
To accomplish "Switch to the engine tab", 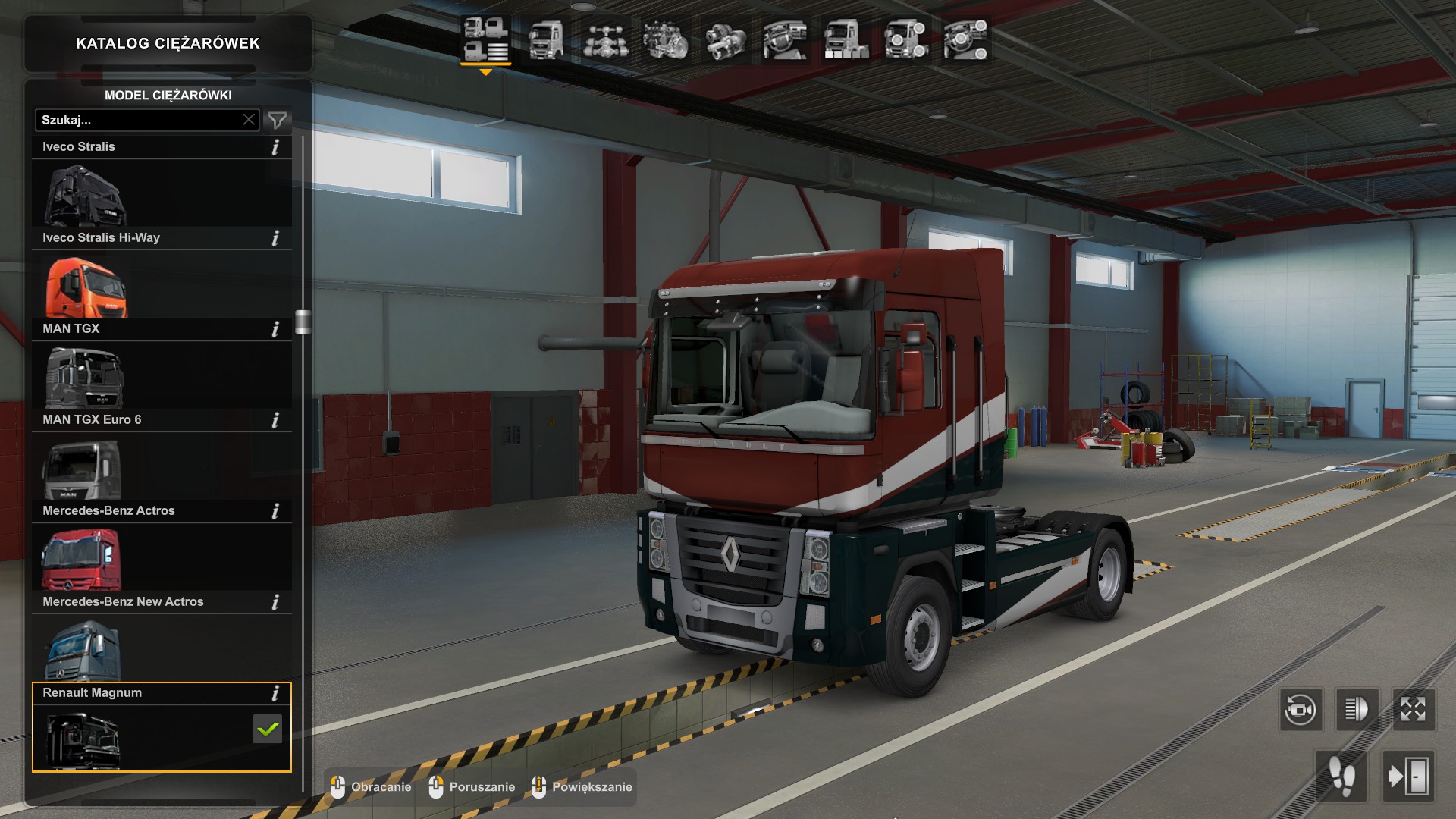I will (x=666, y=39).
